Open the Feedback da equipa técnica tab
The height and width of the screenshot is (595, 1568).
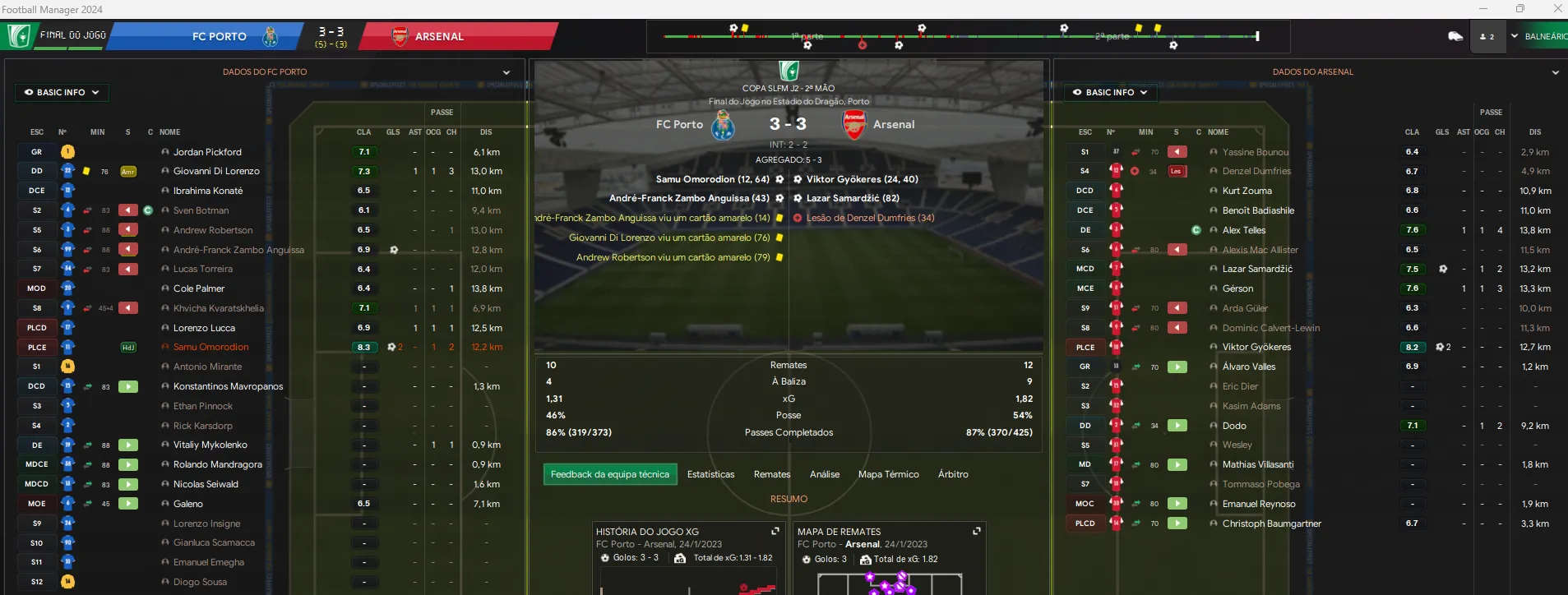609,474
